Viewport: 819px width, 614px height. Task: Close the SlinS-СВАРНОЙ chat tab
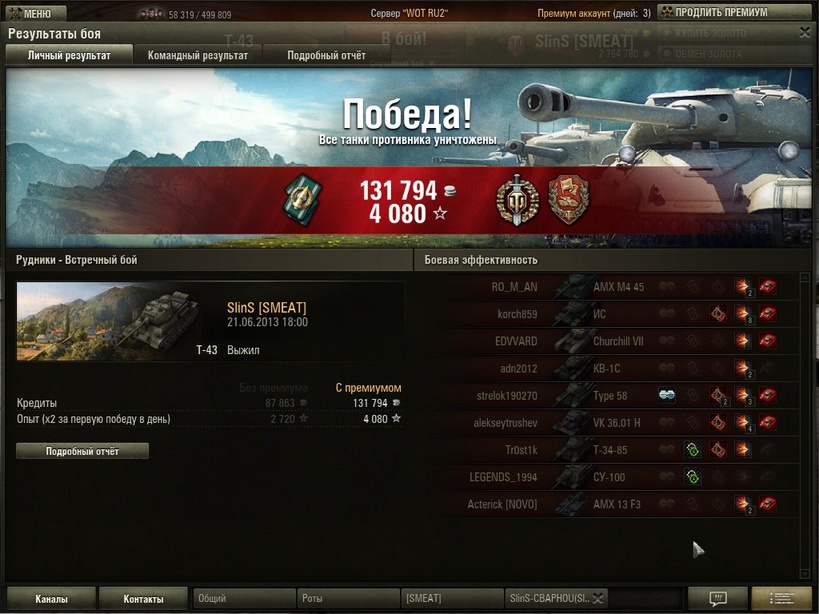(x=597, y=599)
